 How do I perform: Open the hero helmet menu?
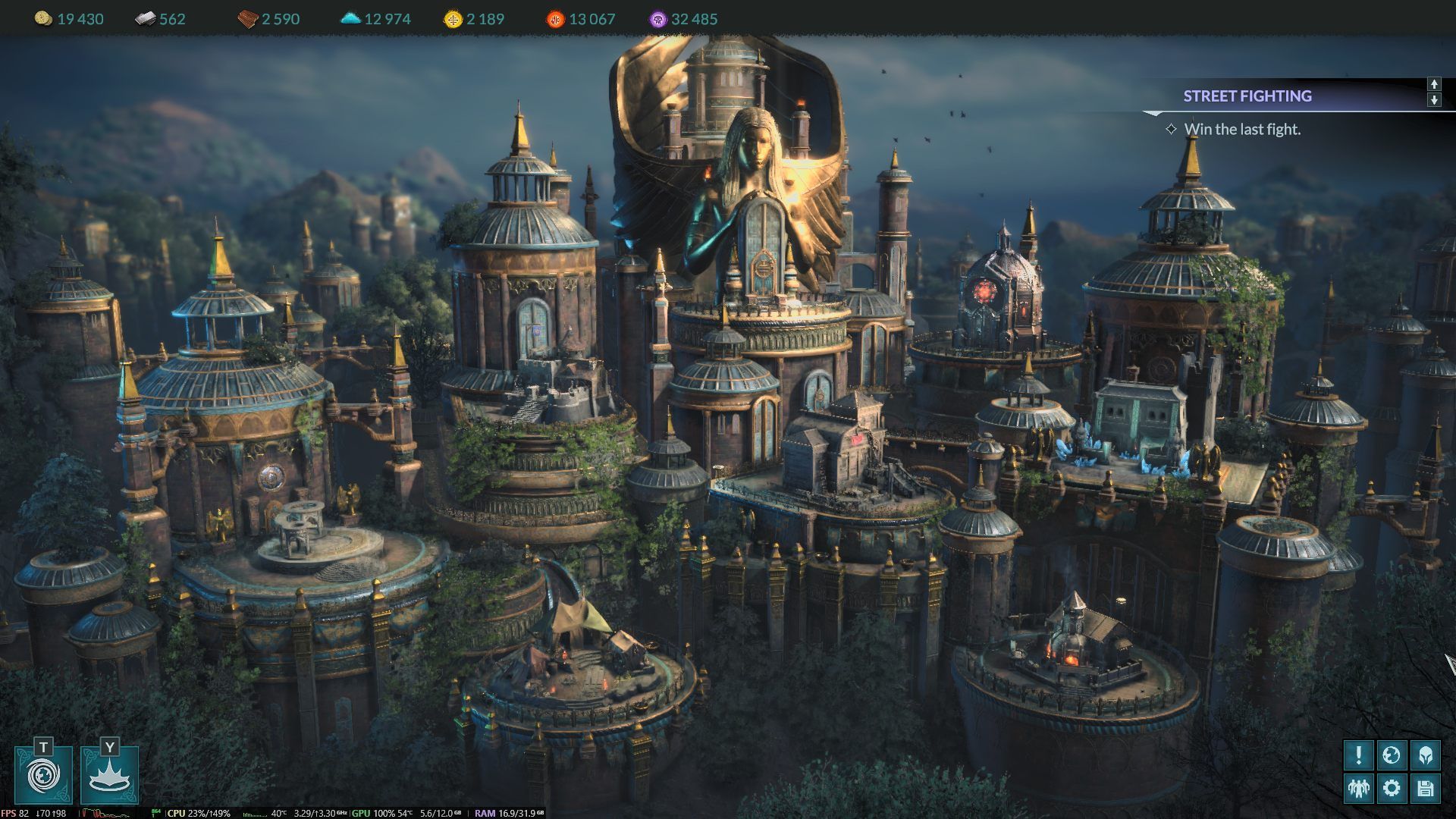[x=1425, y=755]
